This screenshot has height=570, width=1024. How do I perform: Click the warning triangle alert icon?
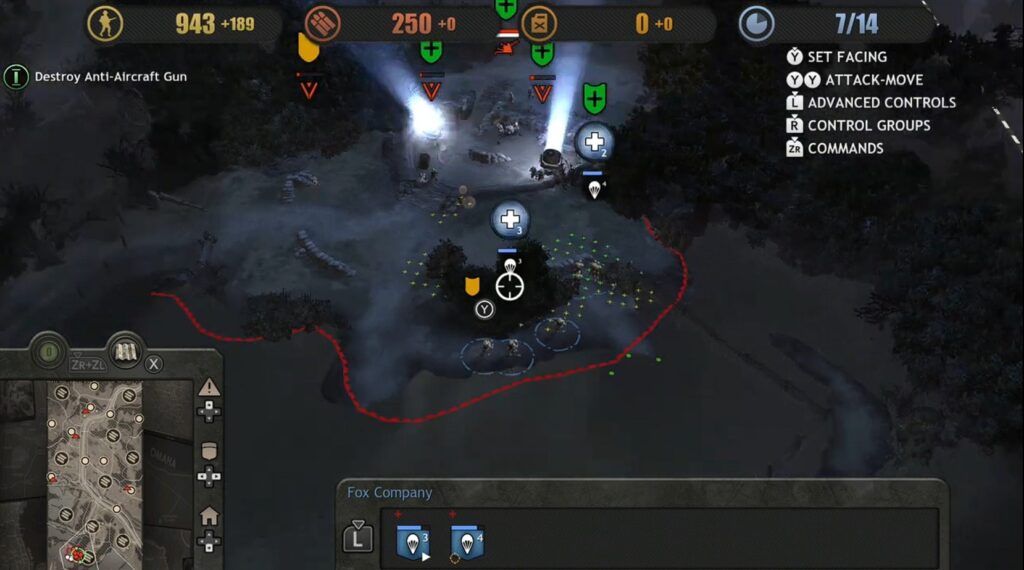coord(209,387)
